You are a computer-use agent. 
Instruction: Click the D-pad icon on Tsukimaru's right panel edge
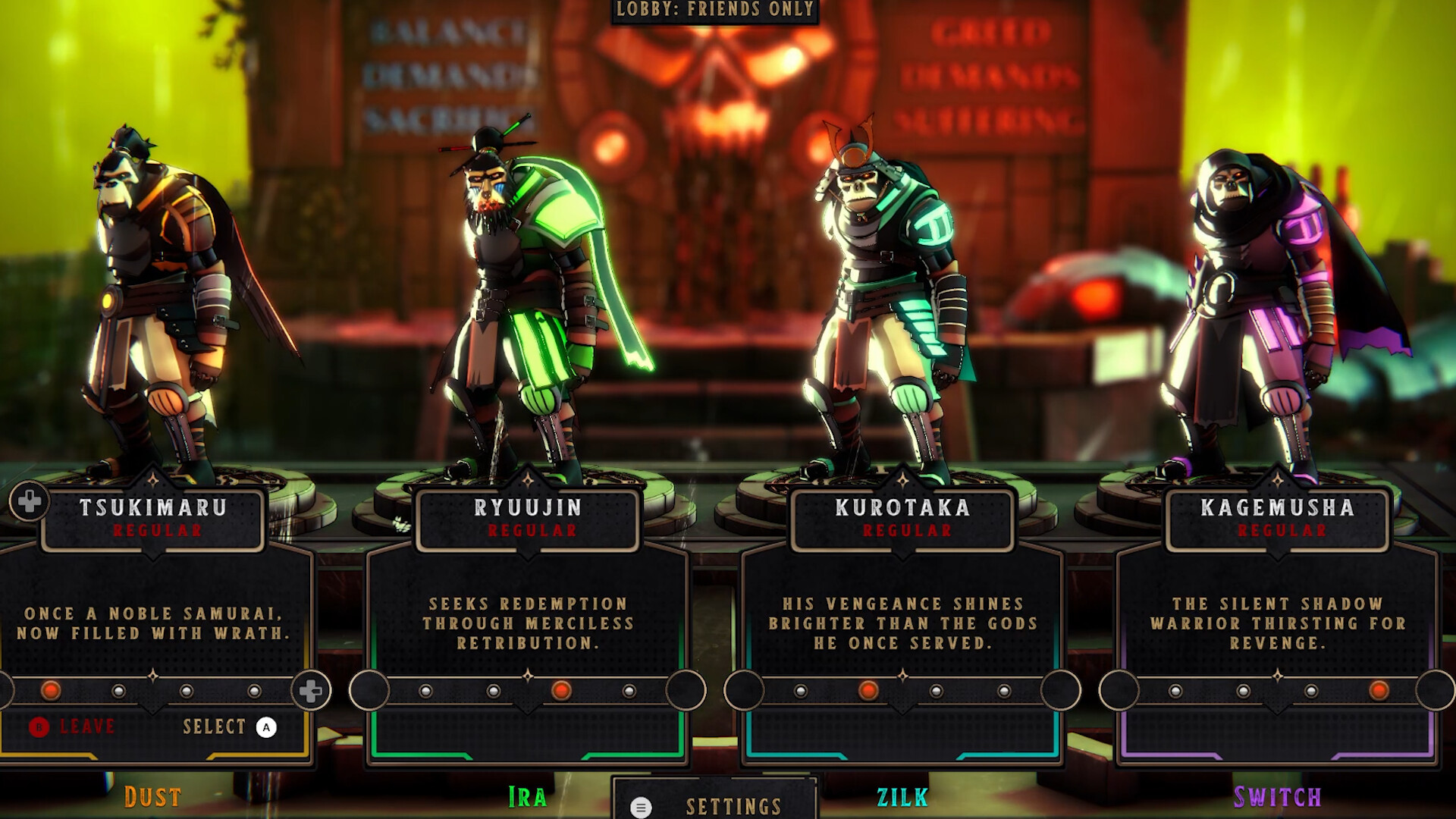pyautogui.click(x=311, y=689)
